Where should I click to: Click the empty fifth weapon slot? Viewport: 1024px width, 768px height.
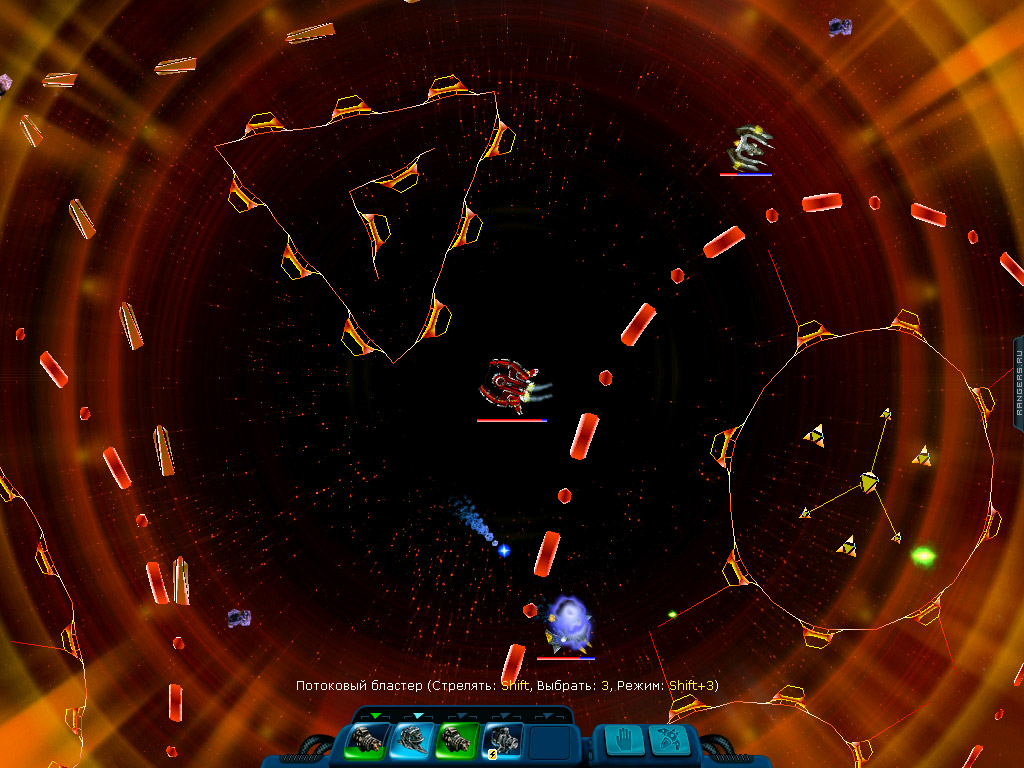548,742
